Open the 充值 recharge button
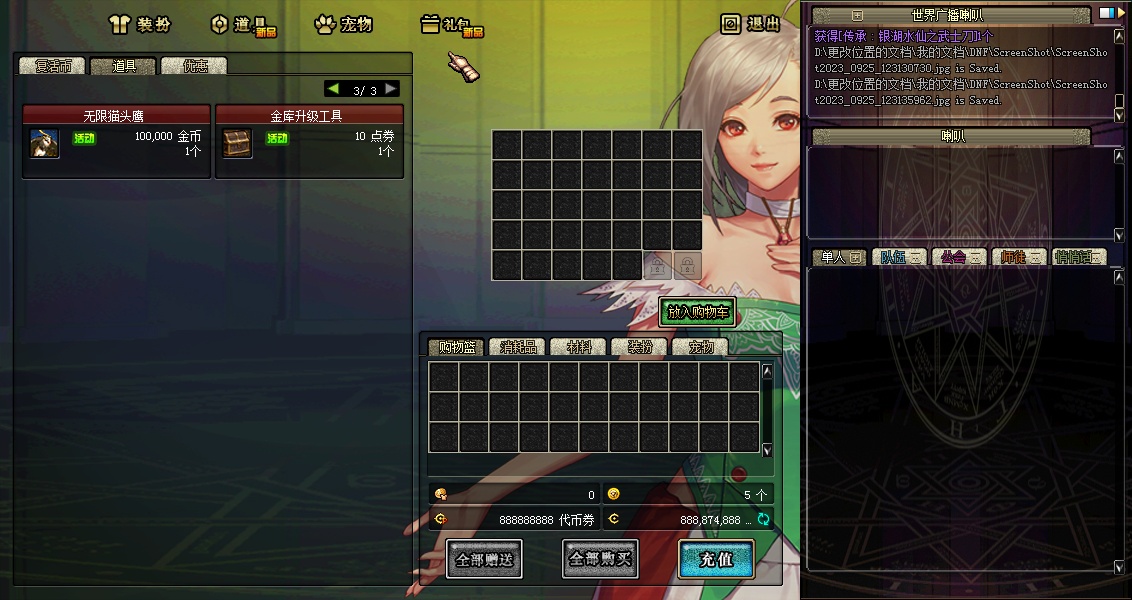The width and height of the screenshot is (1132, 600). [716, 559]
